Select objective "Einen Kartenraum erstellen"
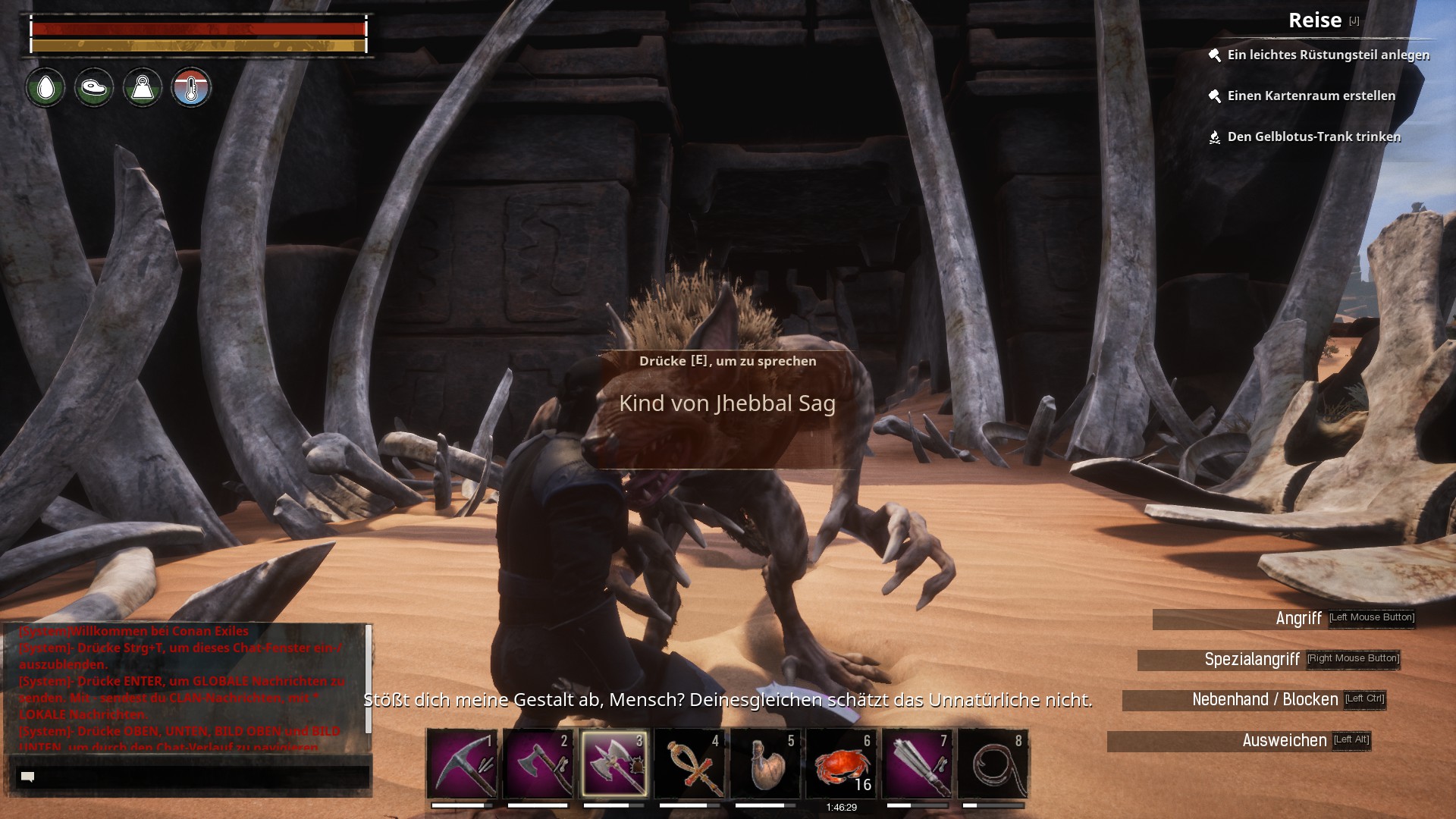The width and height of the screenshot is (1456, 819). point(1310,96)
